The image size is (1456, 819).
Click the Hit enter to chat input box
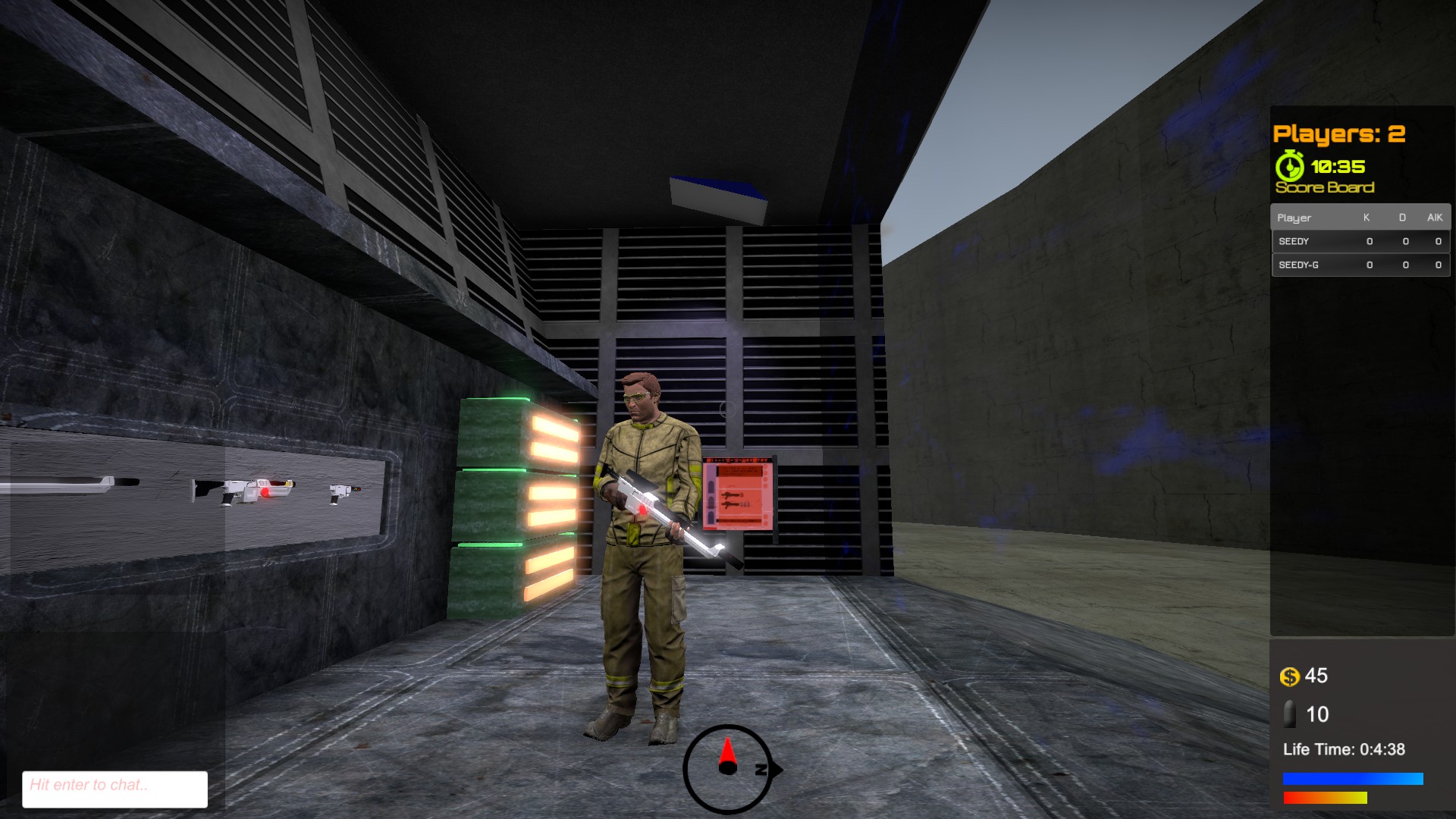pyautogui.click(x=114, y=788)
